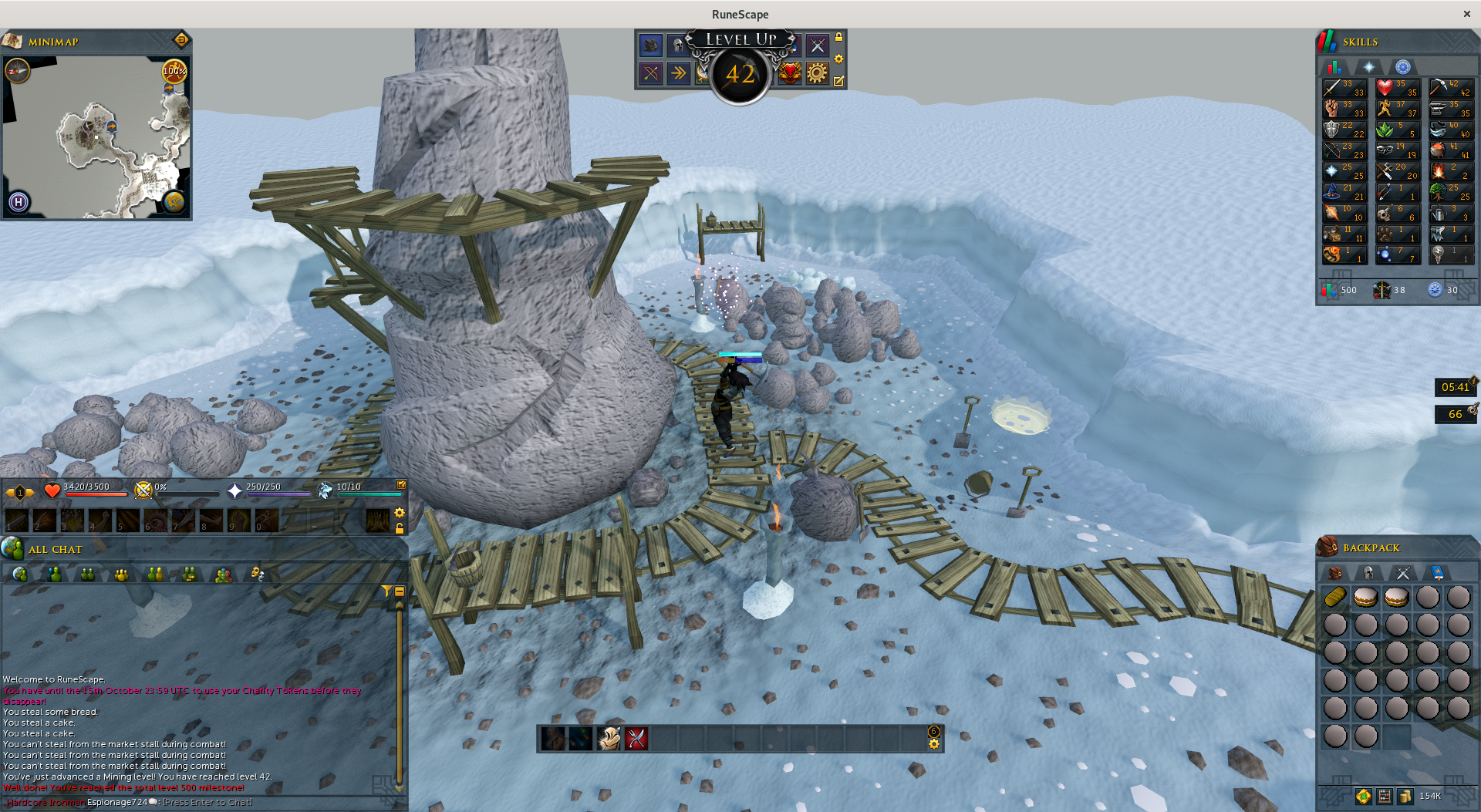Choose the Woodcutting tree skill
This screenshot has height=812, width=1481.
coord(1450,192)
